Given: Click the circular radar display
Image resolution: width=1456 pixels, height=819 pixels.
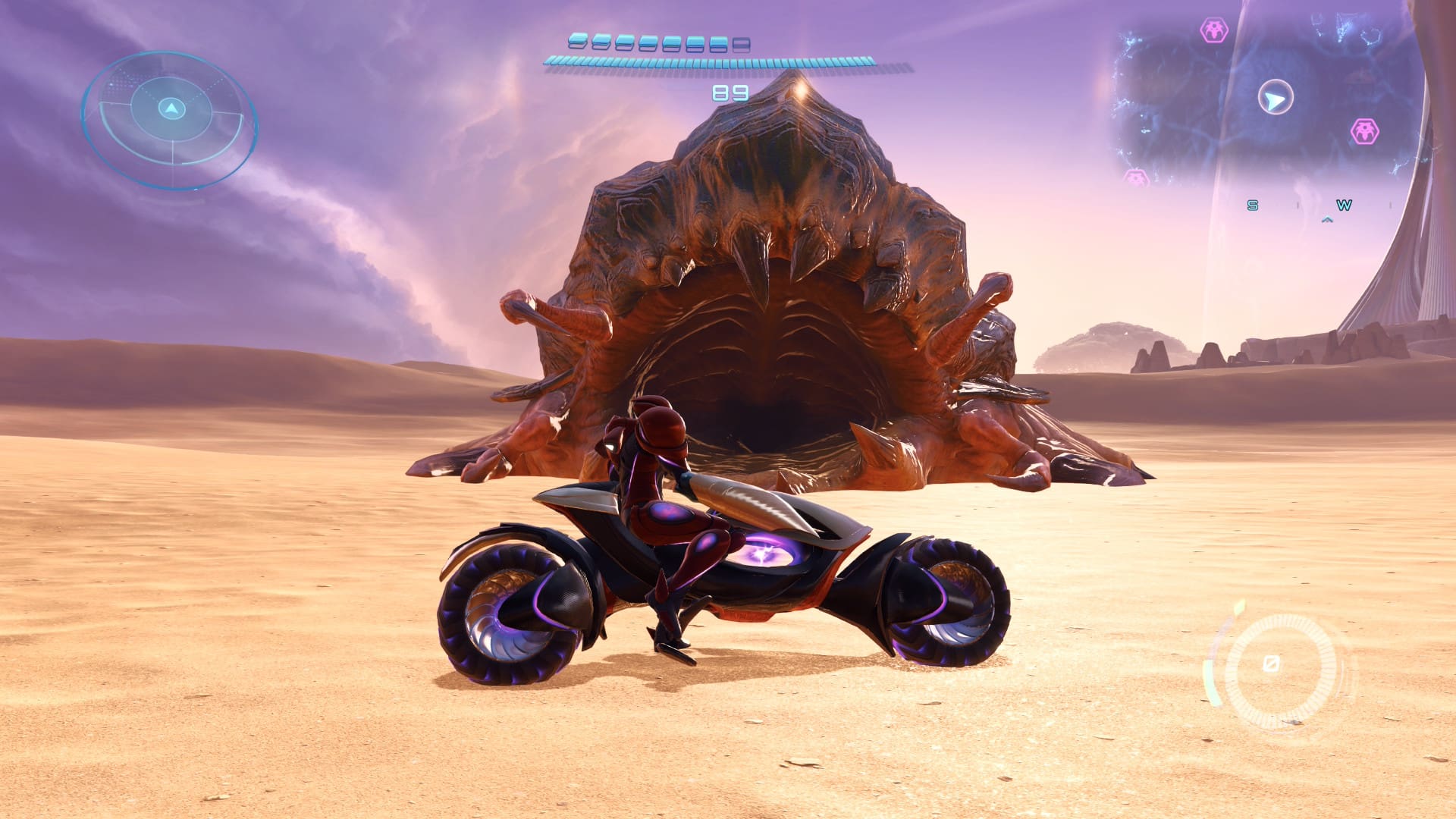Looking at the screenshot, I should 170,118.
